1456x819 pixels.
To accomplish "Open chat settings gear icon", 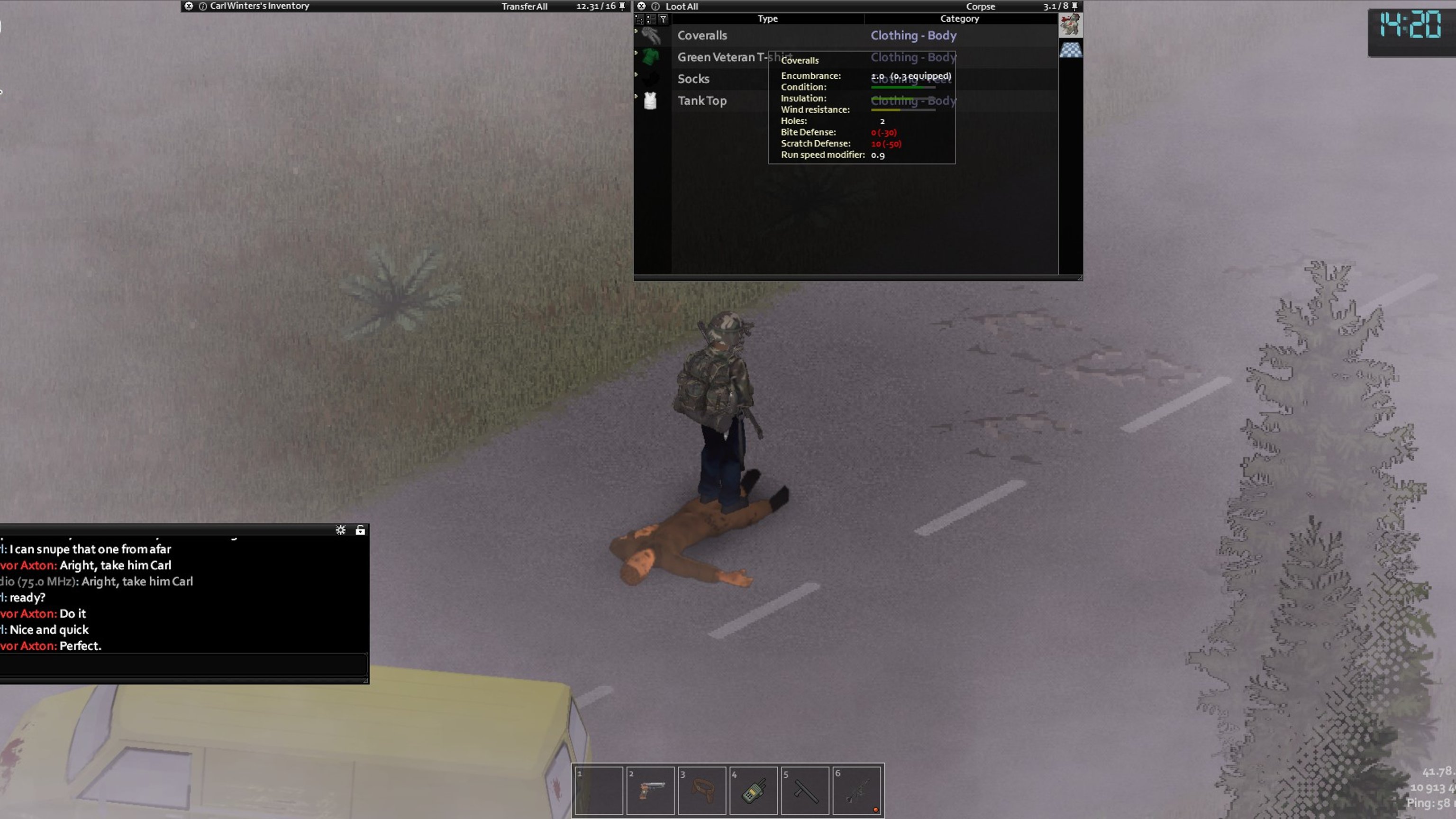I will [x=340, y=529].
